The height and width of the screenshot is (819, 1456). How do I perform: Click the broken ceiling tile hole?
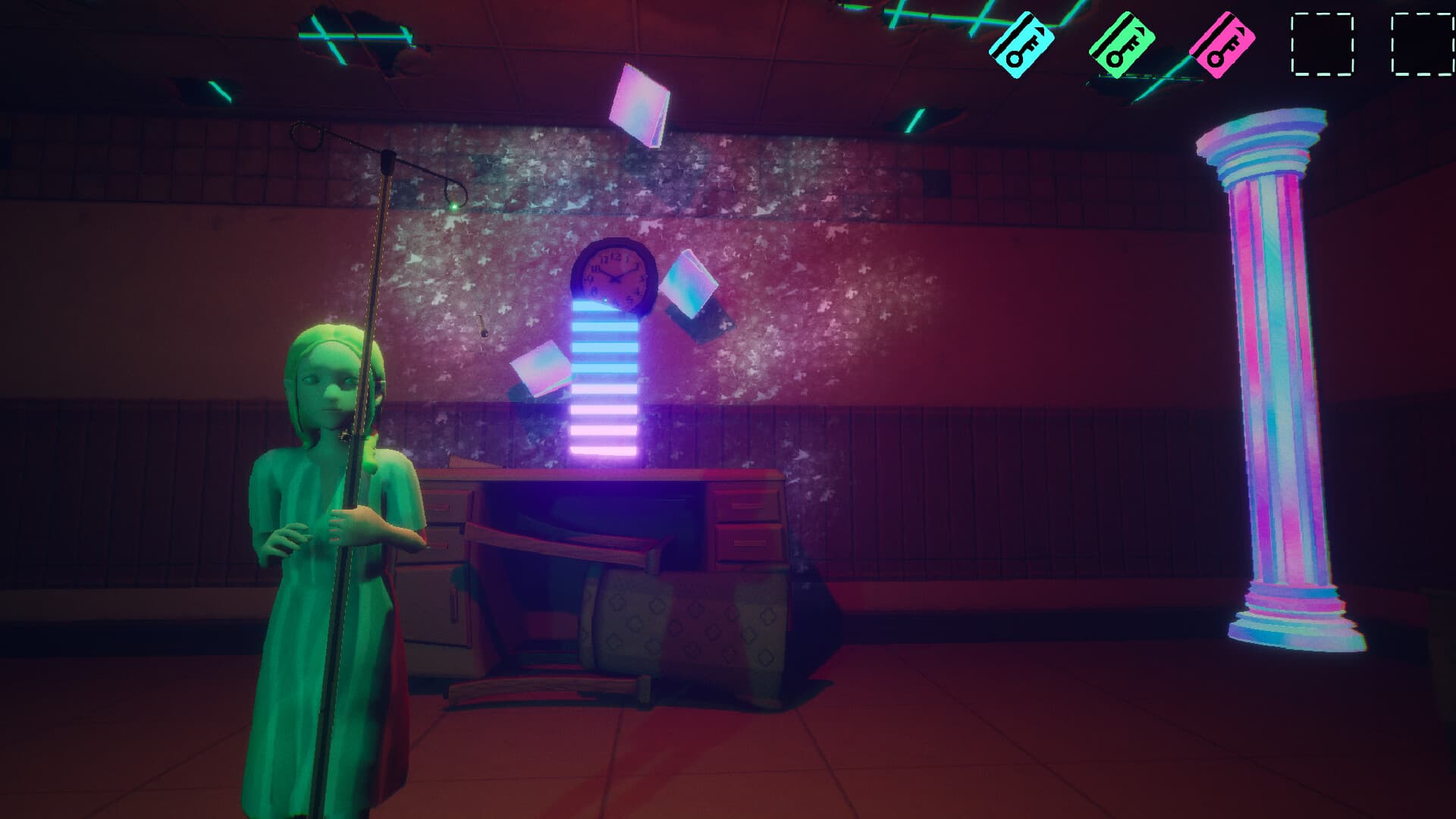(364, 23)
